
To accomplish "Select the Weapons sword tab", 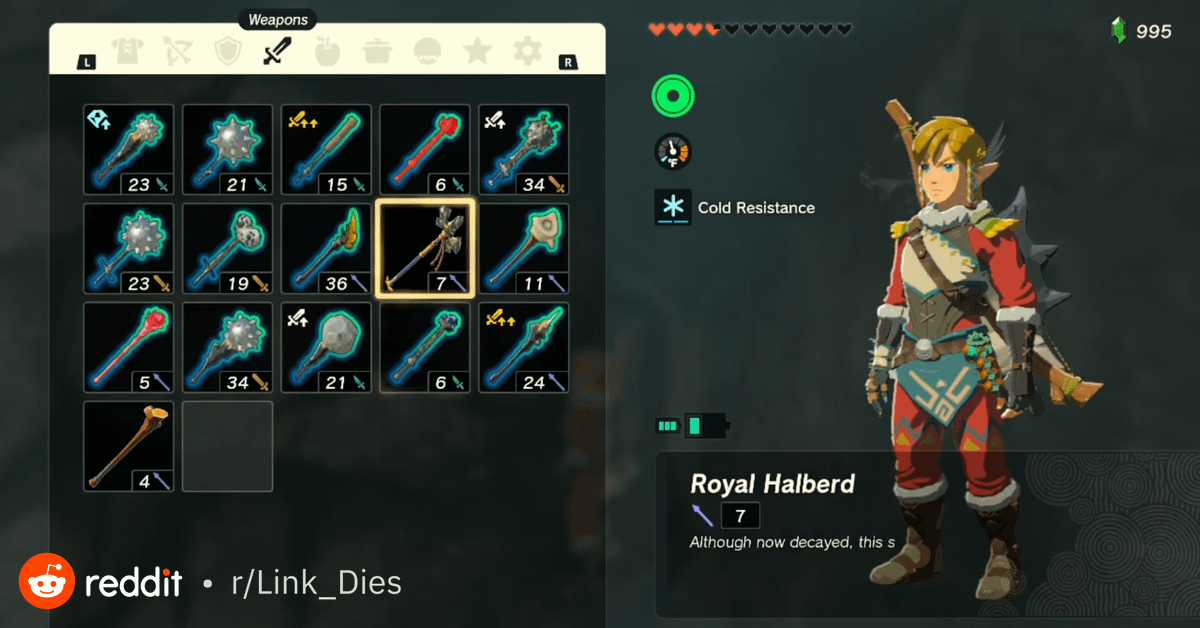I will (x=277, y=51).
